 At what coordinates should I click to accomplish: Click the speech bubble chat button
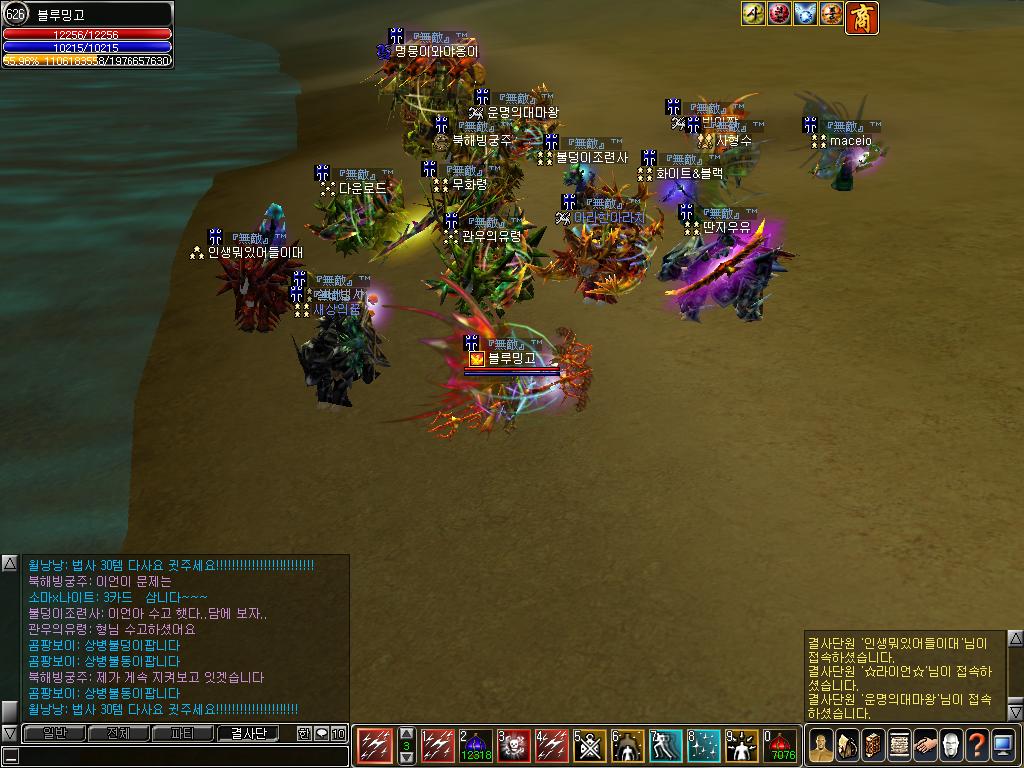(x=321, y=734)
